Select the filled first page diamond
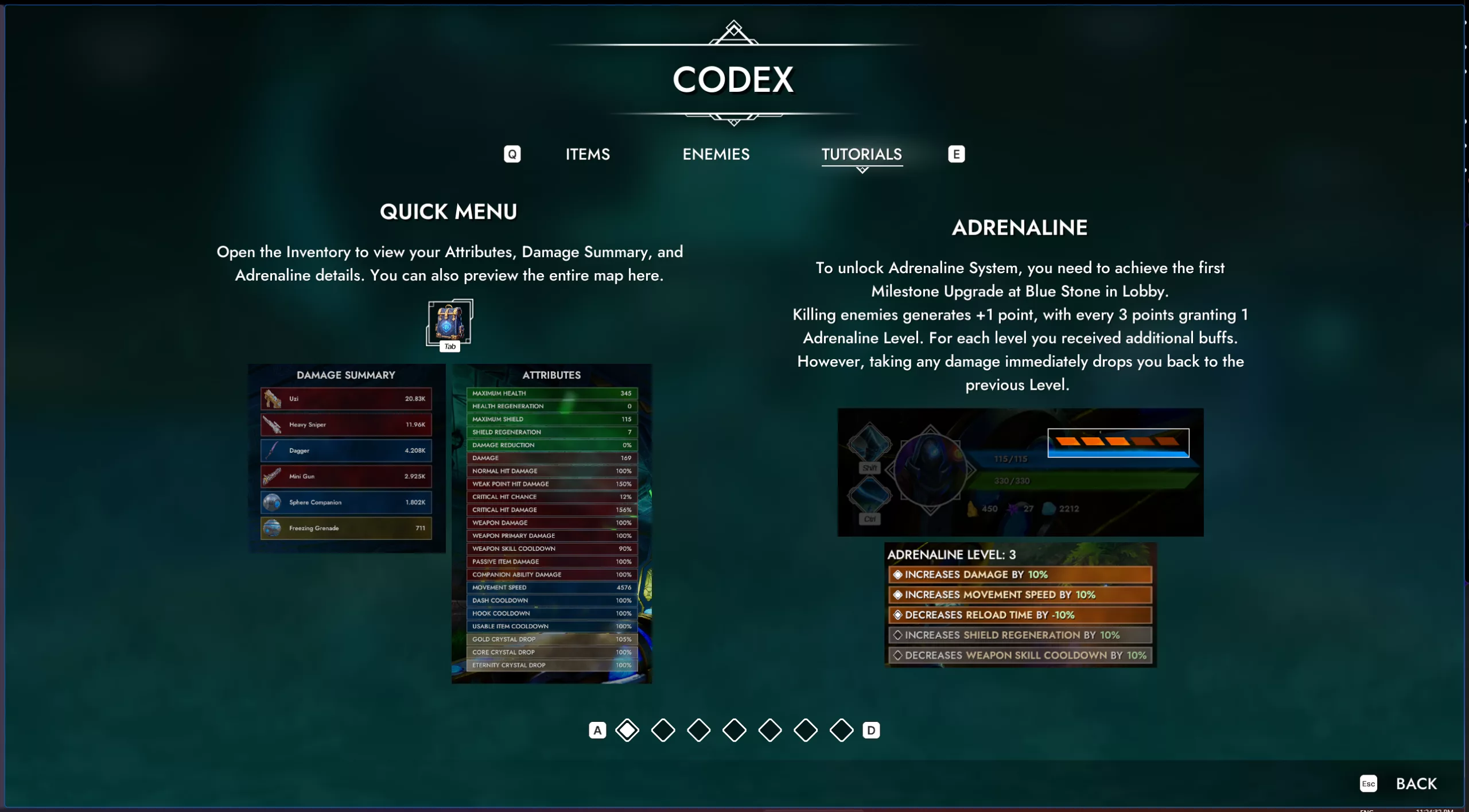 click(x=627, y=730)
